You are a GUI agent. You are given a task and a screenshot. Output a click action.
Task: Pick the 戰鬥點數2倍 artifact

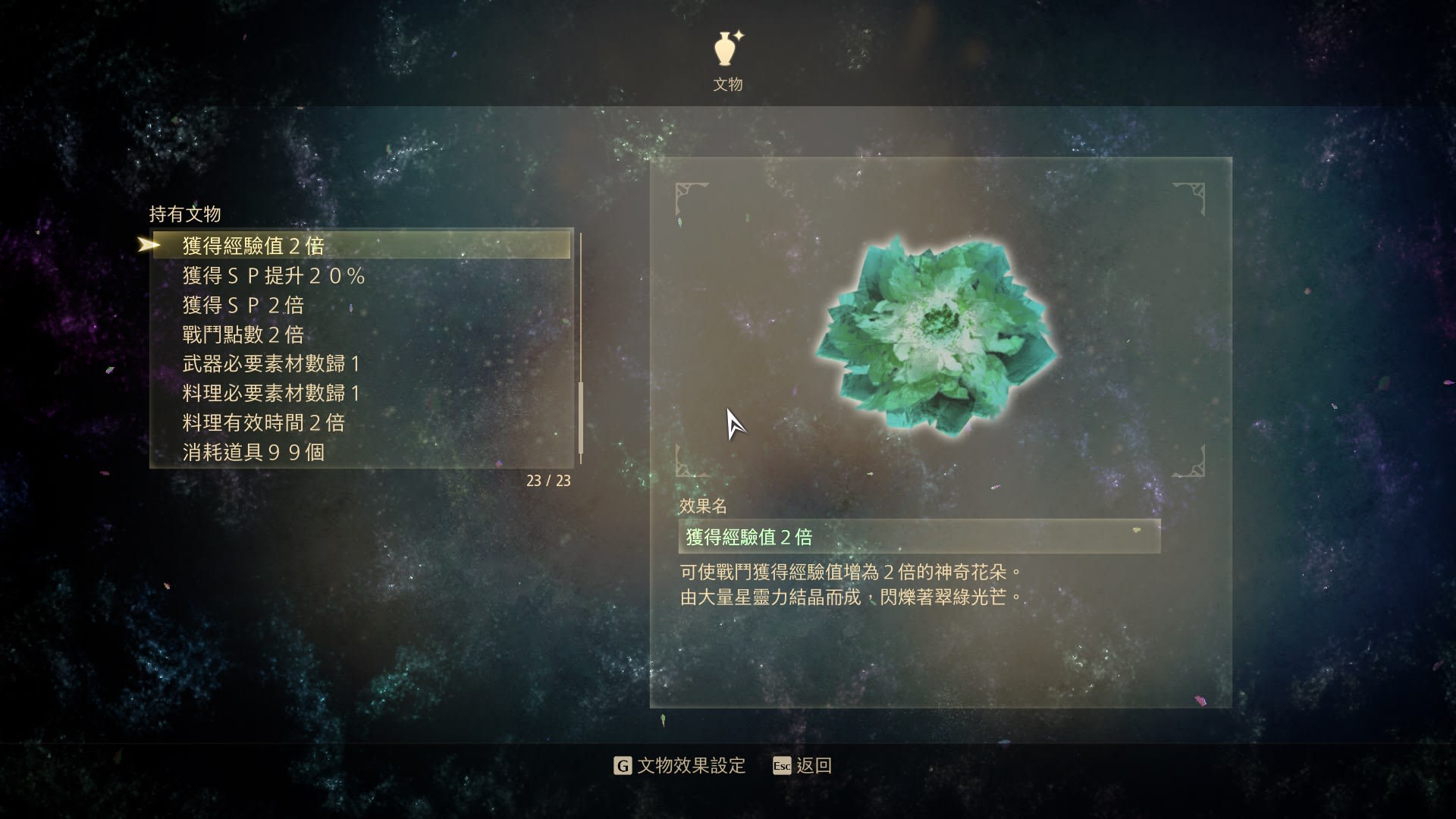[243, 334]
